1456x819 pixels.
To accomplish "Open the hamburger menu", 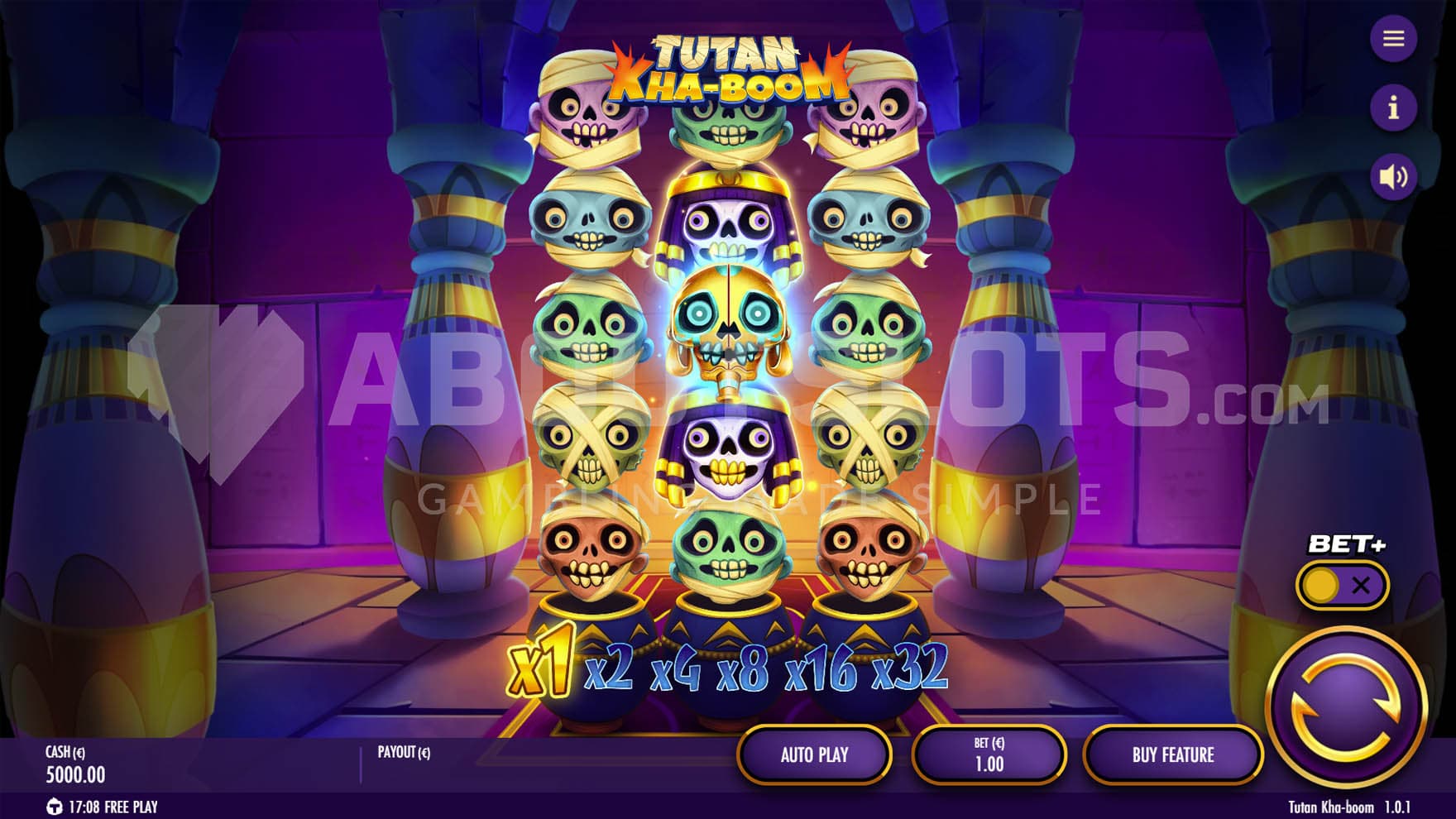I will [x=1393, y=39].
